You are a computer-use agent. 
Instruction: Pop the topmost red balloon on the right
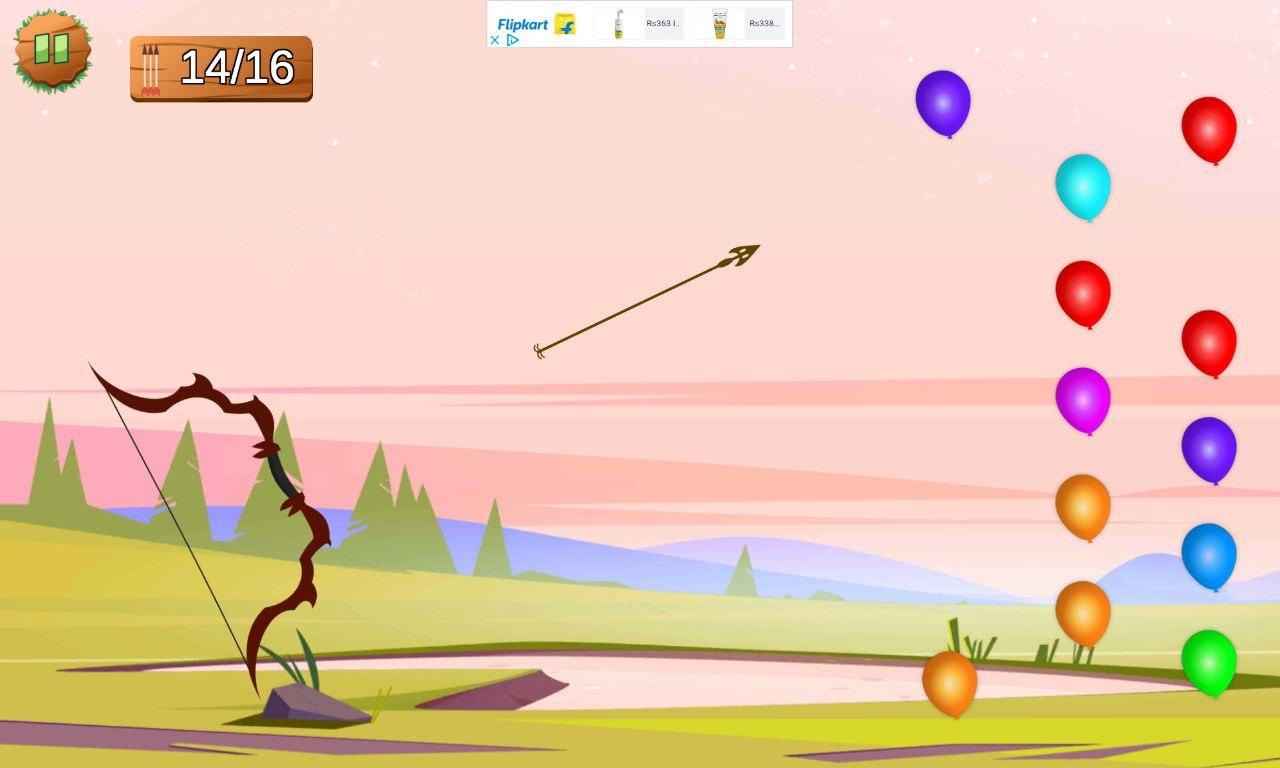point(1210,131)
